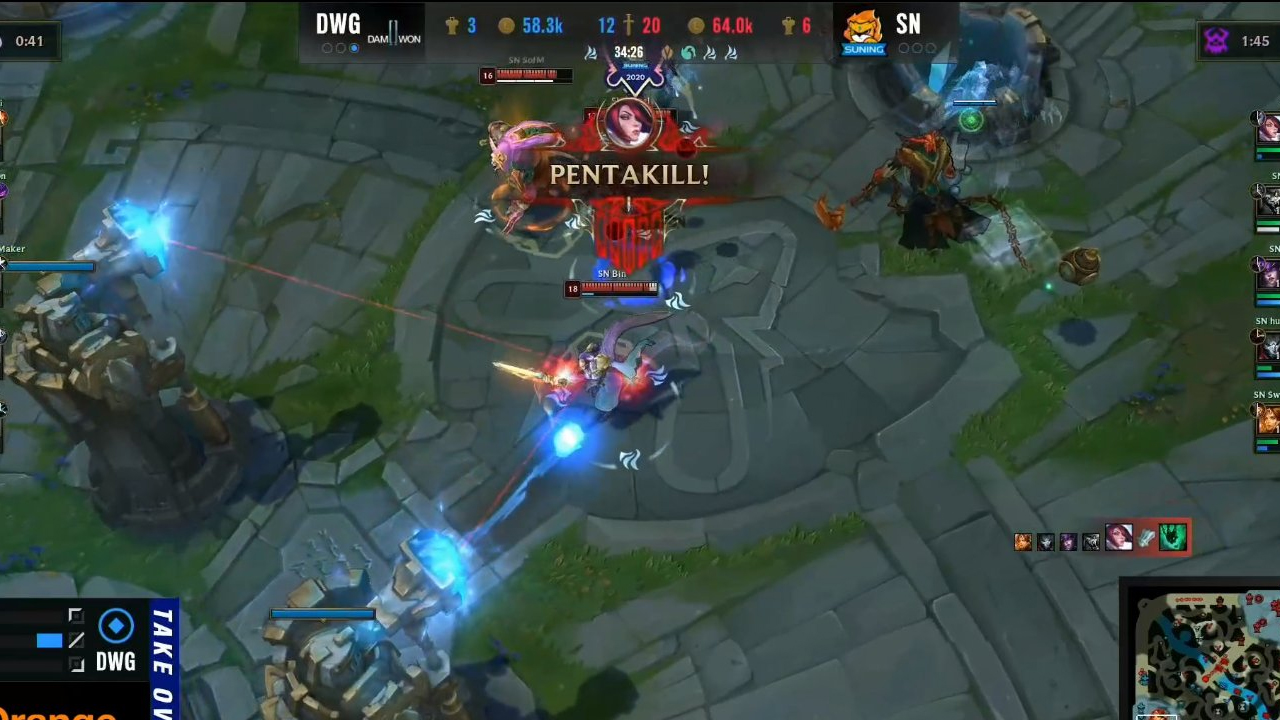Click the SN SofM name label
The width and height of the screenshot is (1280, 720).
click(525, 59)
